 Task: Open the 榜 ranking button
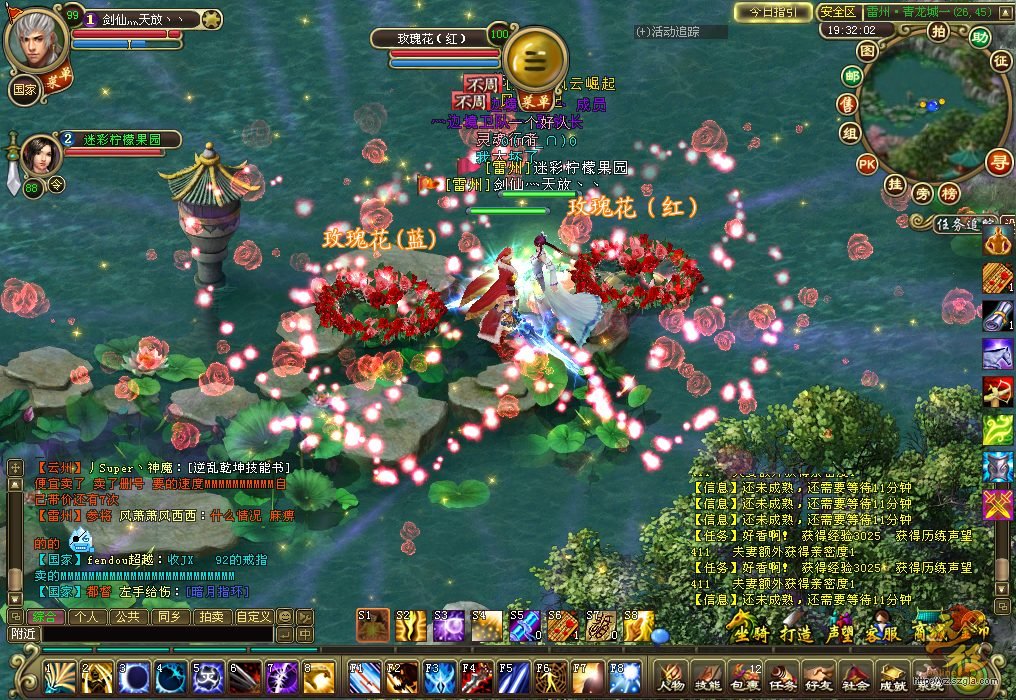tap(948, 192)
